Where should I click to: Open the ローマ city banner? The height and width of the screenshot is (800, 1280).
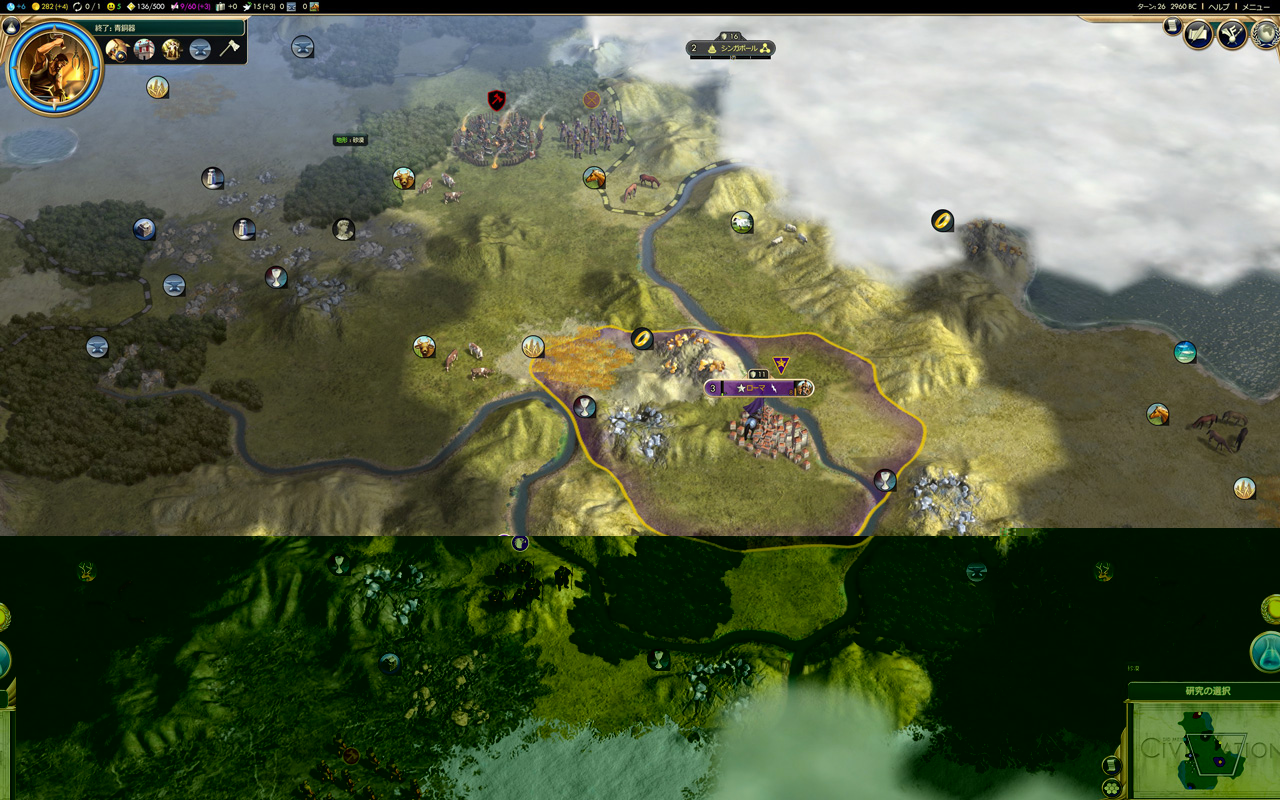pos(758,388)
